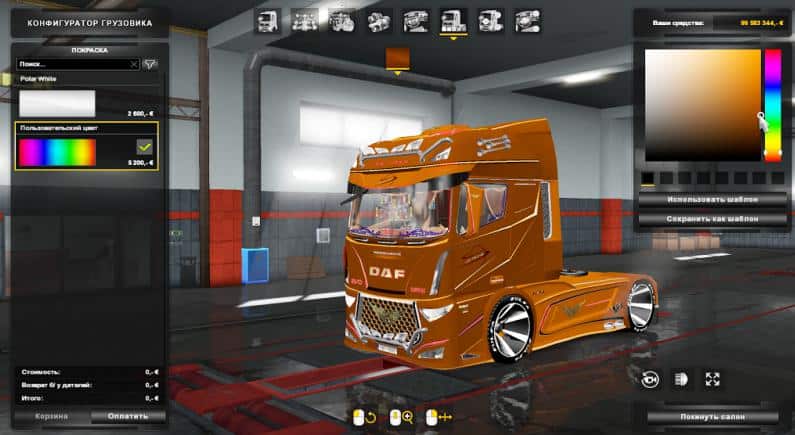Click the fullscreen expand arrows icon
This screenshot has height=435, width=795.
tap(712, 379)
